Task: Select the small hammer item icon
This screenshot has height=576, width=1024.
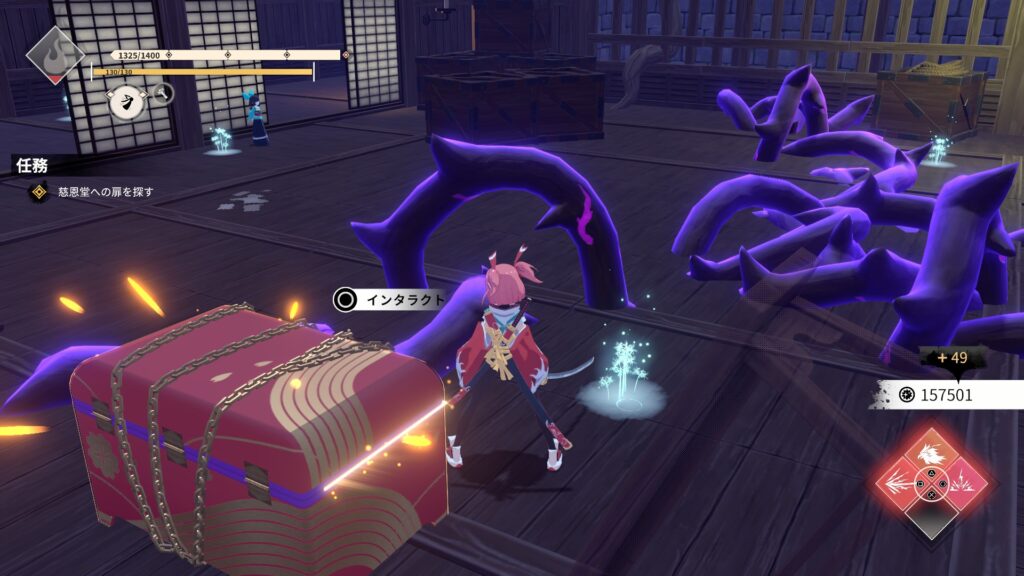Action: (x=162, y=94)
